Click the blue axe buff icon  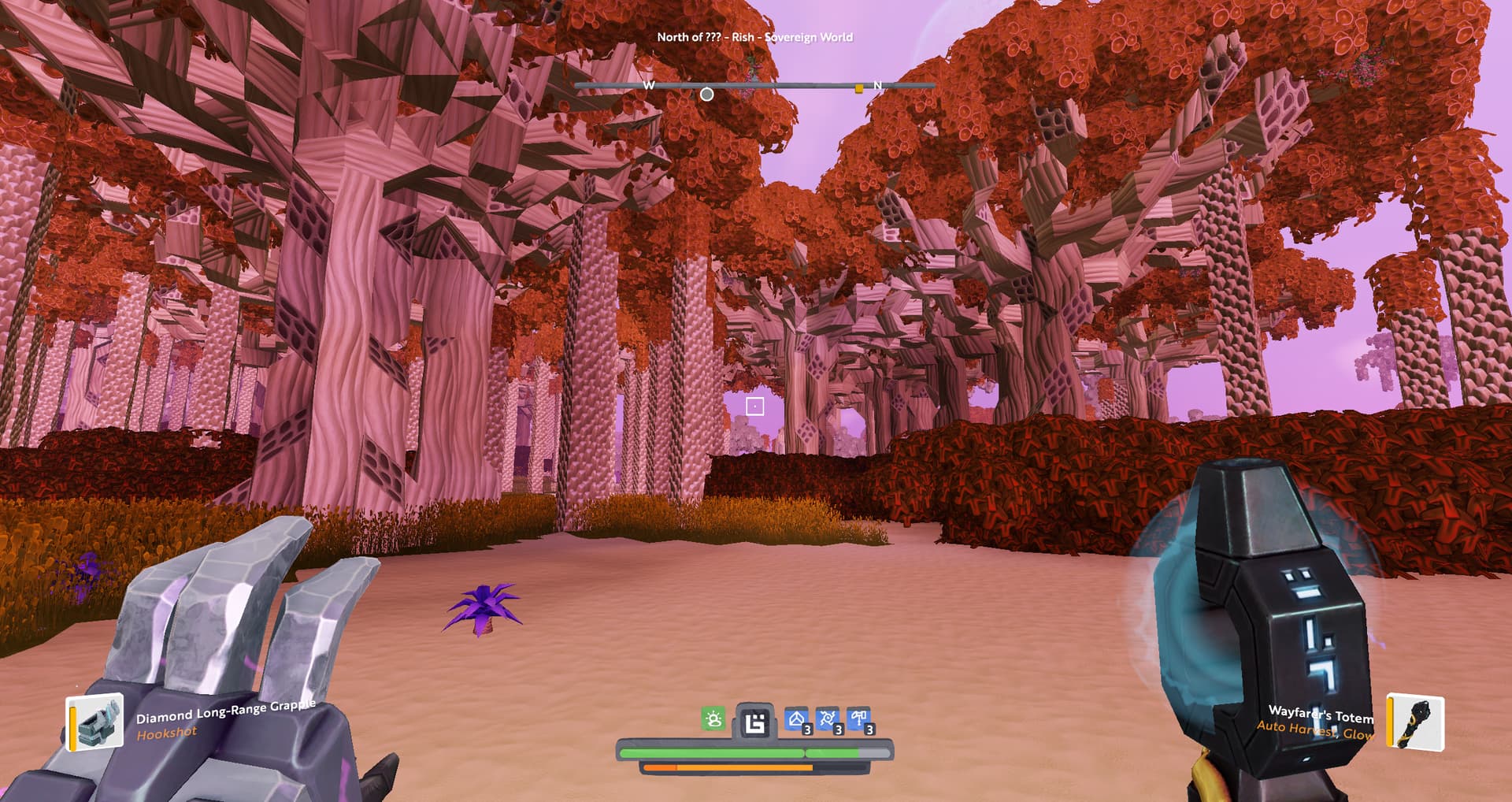coord(859,719)
